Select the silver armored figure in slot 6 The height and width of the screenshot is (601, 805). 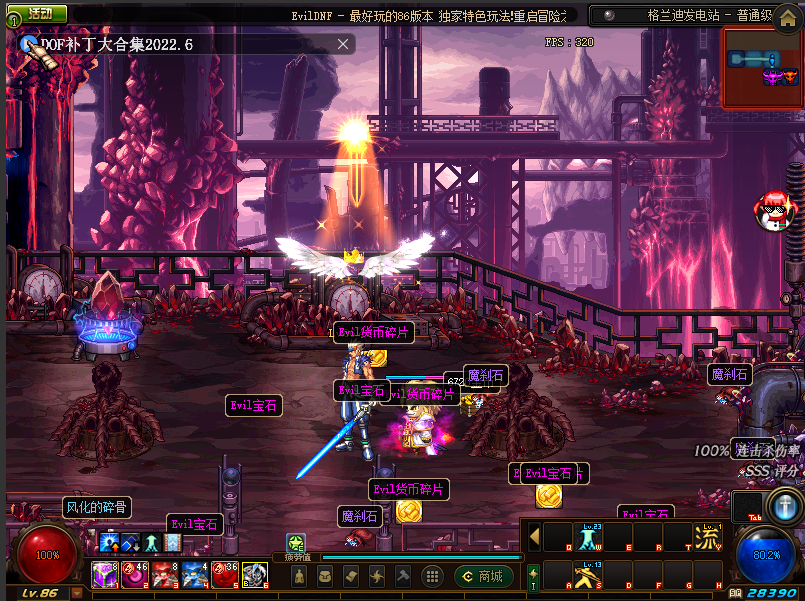click(x=254, y=575)
